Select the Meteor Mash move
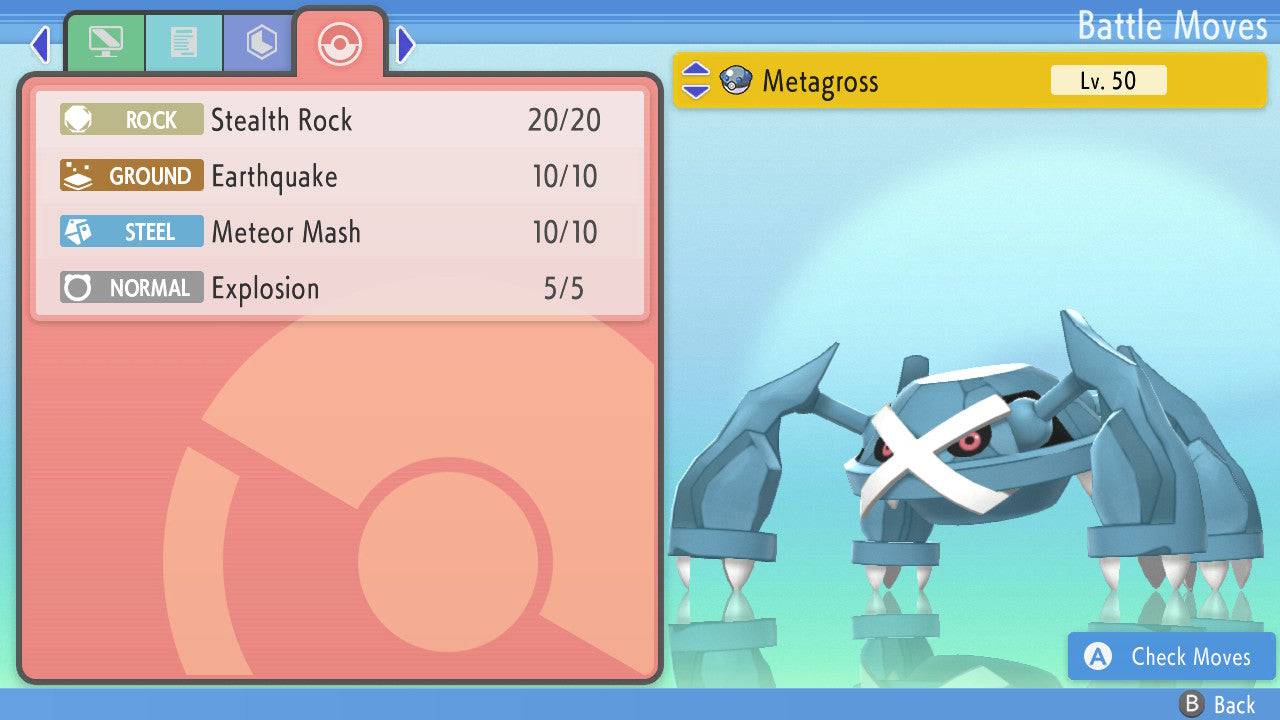Viewport: 1280px width, 720px height. (x=340, y=233)
